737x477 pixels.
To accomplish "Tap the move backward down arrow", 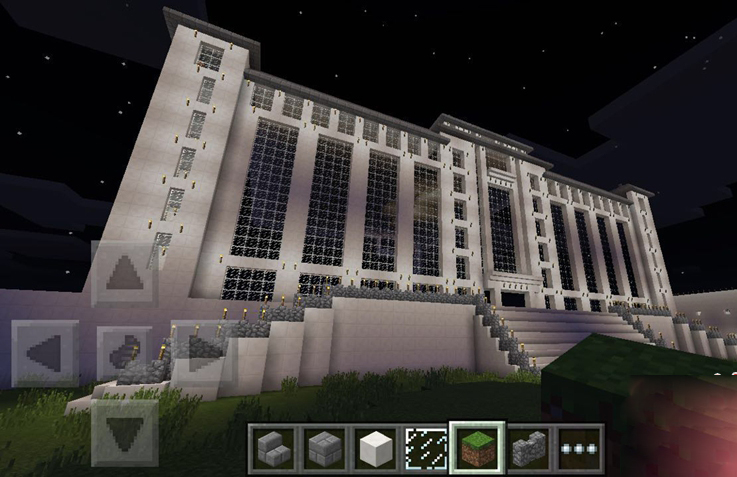I will coord(125,432).
